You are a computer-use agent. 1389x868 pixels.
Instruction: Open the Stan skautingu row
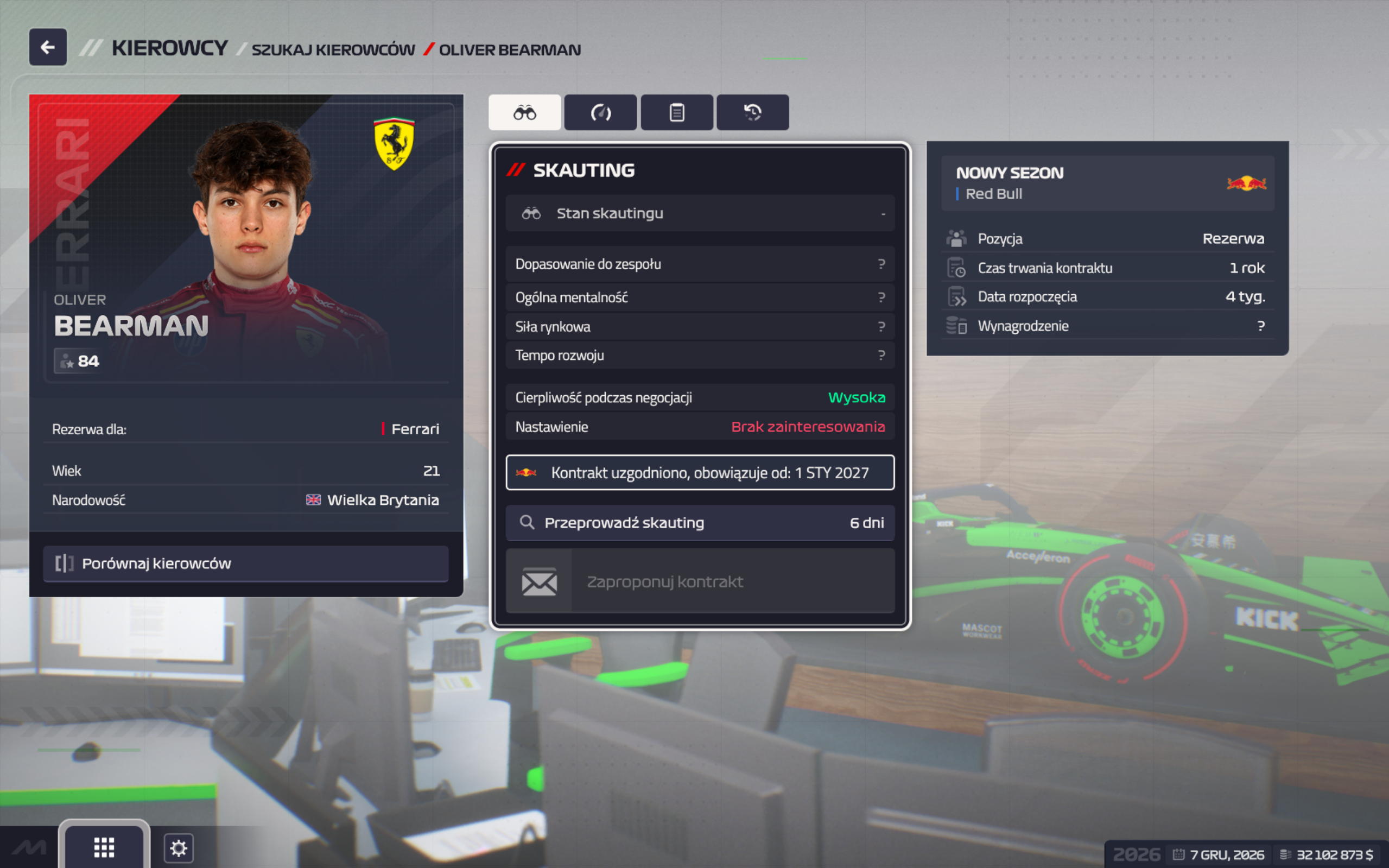click(x=700, y=213)
